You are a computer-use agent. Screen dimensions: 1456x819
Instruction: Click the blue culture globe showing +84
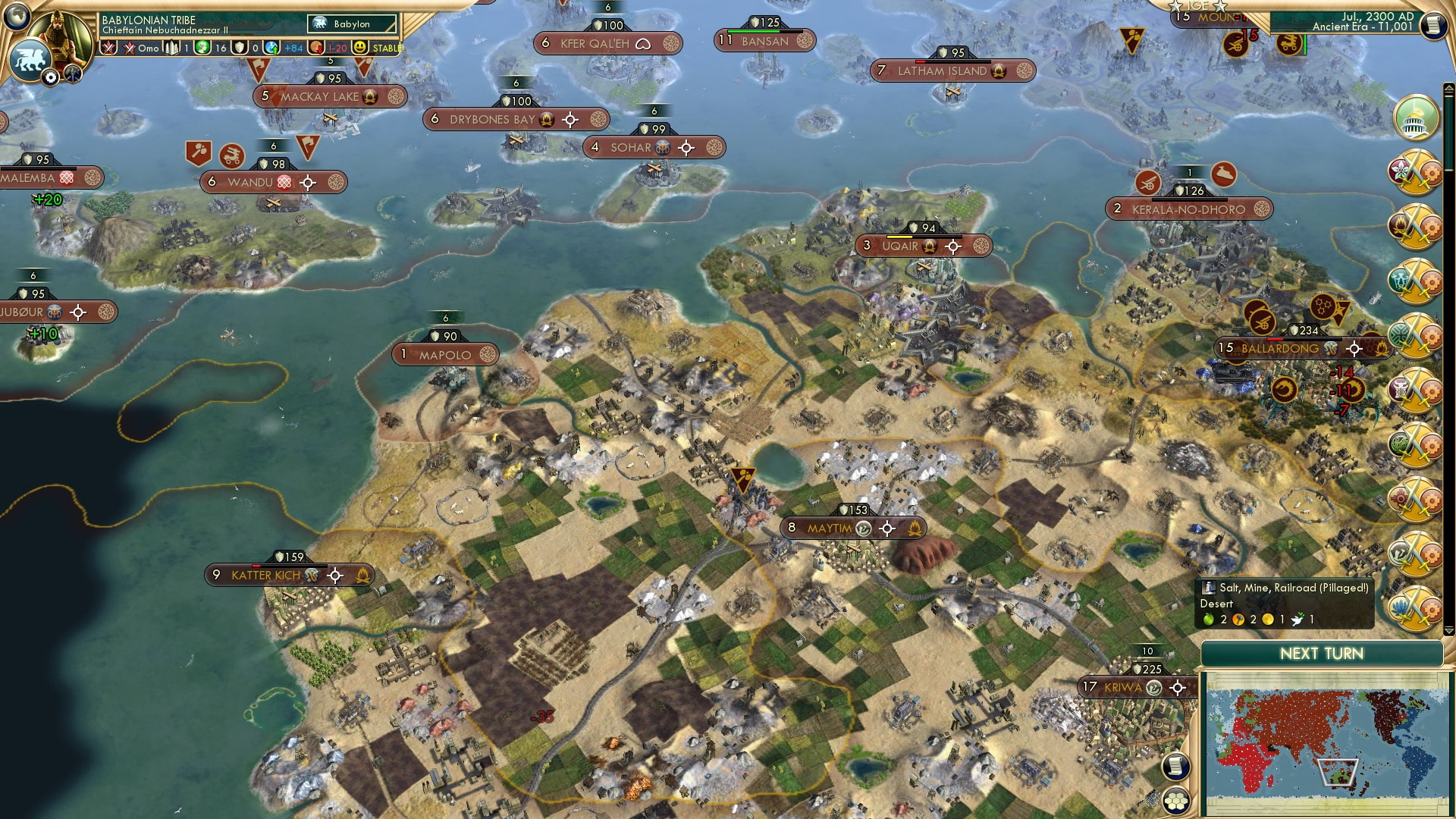coord(271,48)
